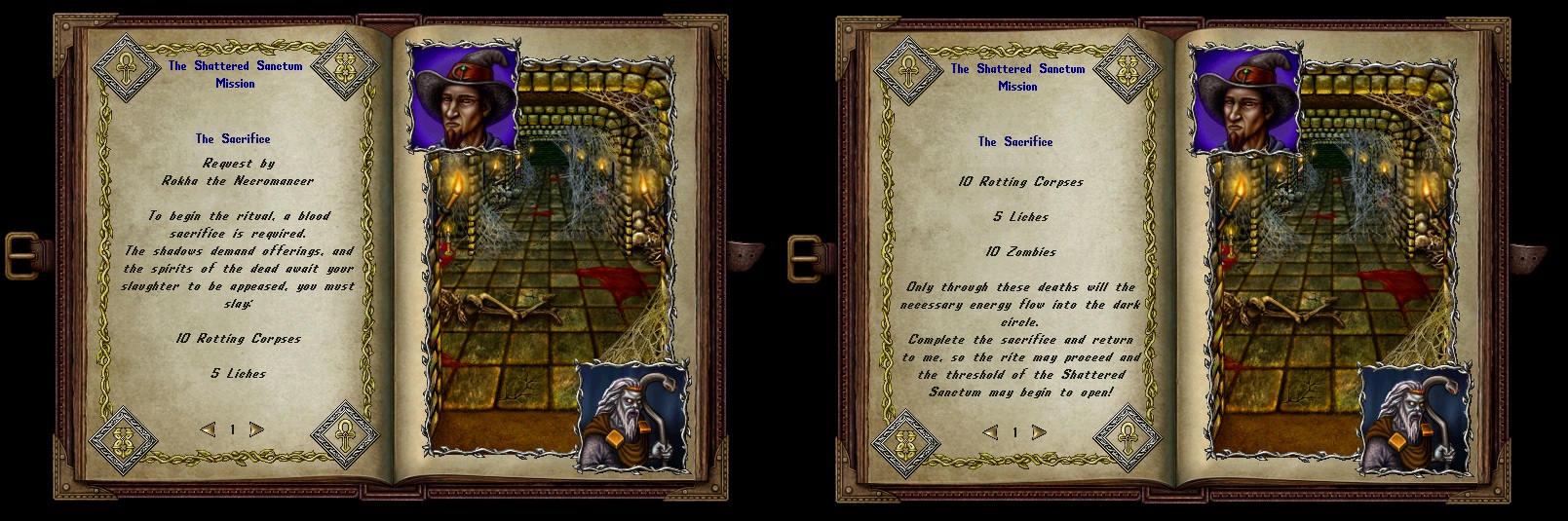This screenshot has width=1568, height=521.
Task: Go to previous page under '5 Liches' list
Action: point(208,429)
